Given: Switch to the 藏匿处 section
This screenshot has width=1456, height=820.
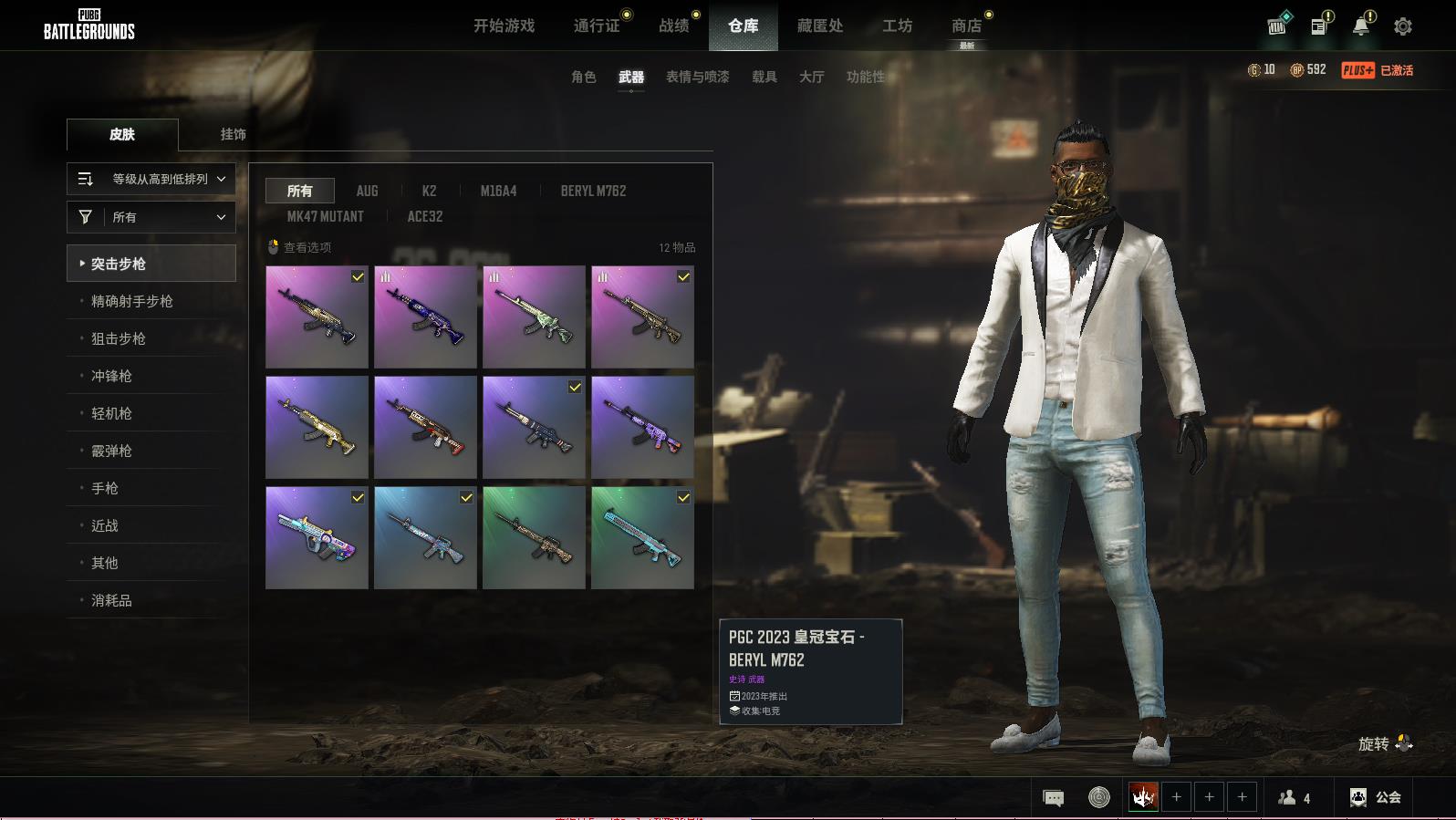Looking at the screenshot, I should (819, 26).
